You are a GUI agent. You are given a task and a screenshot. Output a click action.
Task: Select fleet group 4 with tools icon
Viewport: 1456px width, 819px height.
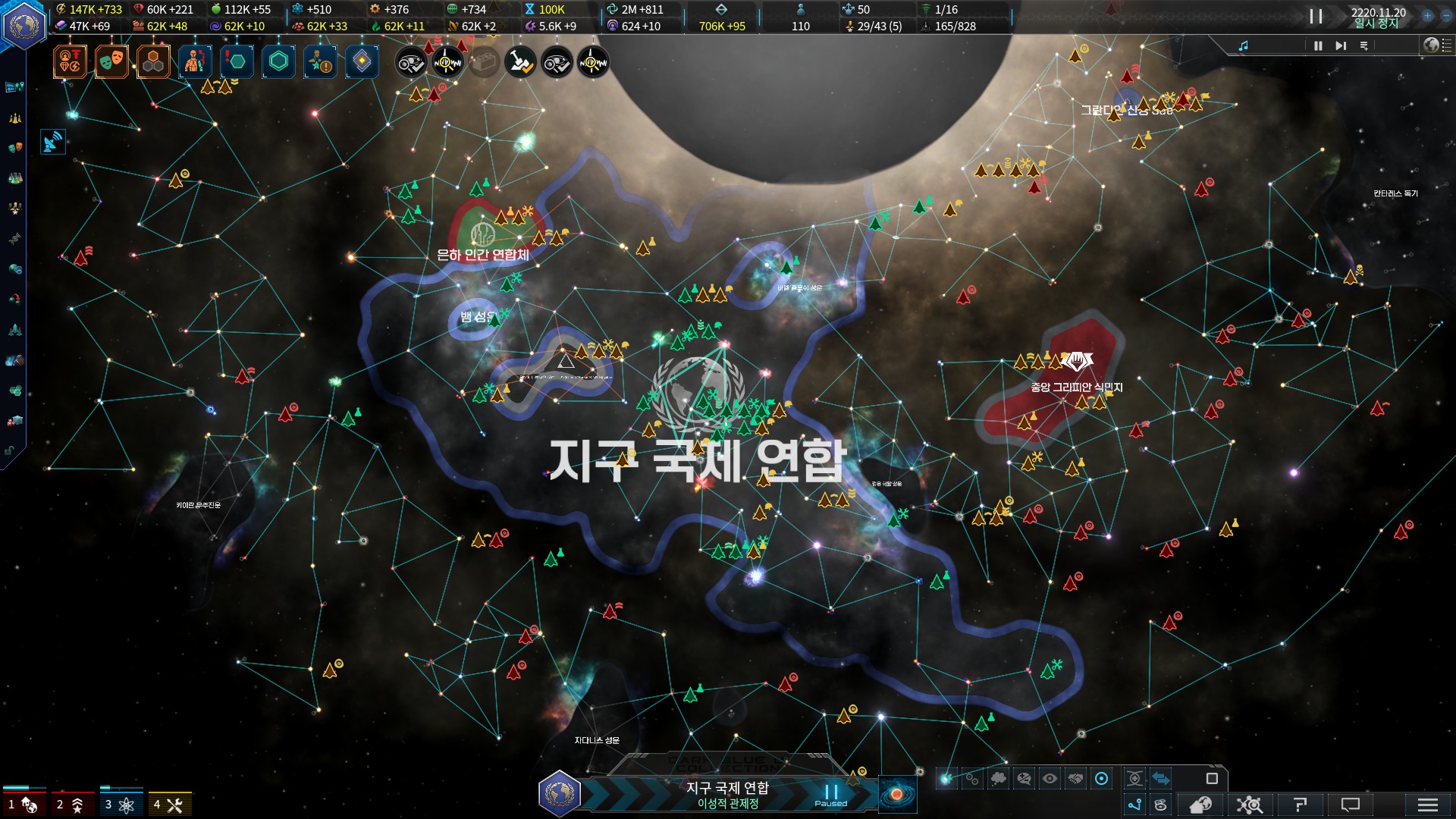click(169, 804)
